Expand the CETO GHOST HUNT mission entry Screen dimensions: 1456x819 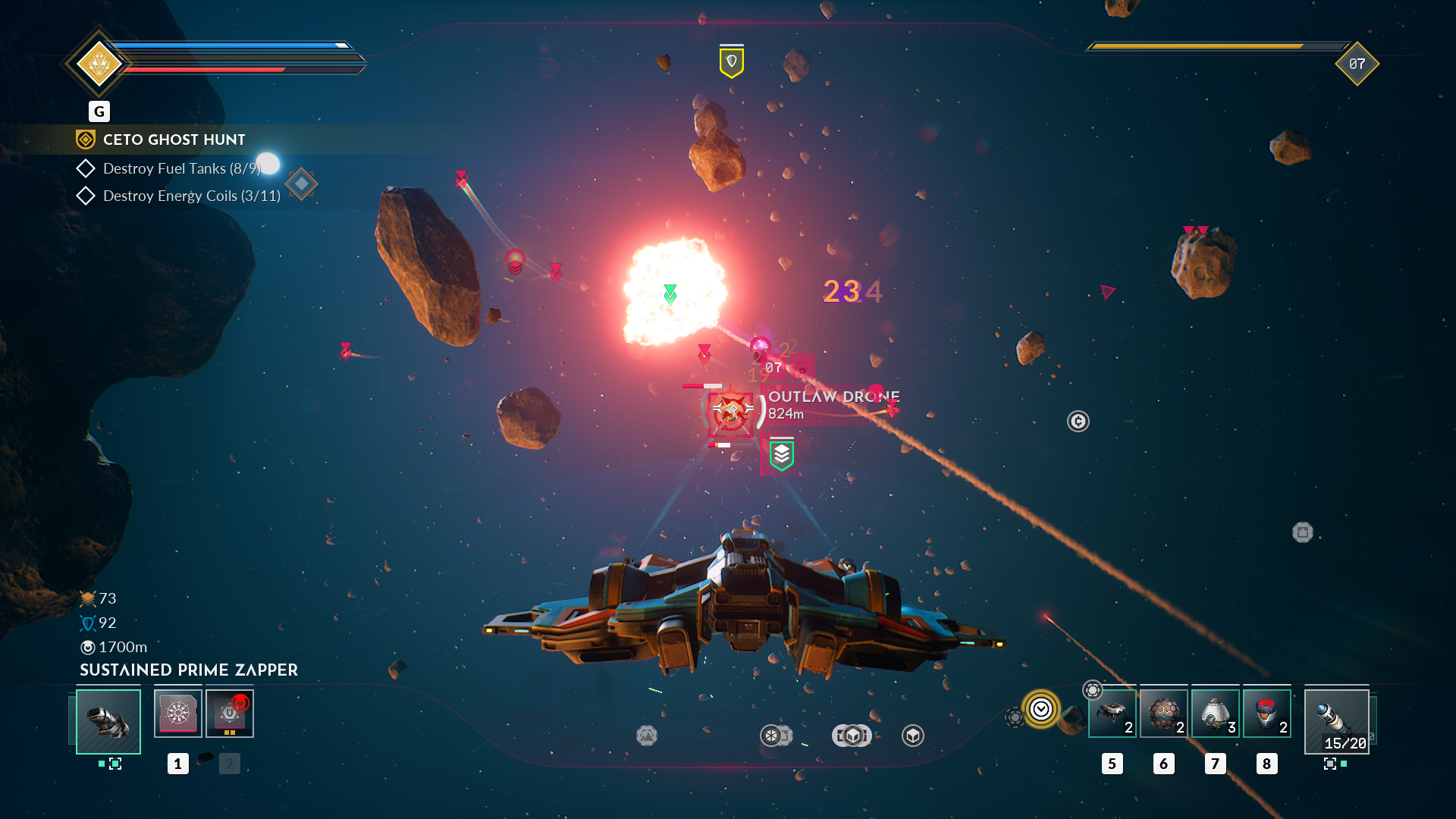pos(173,140)
